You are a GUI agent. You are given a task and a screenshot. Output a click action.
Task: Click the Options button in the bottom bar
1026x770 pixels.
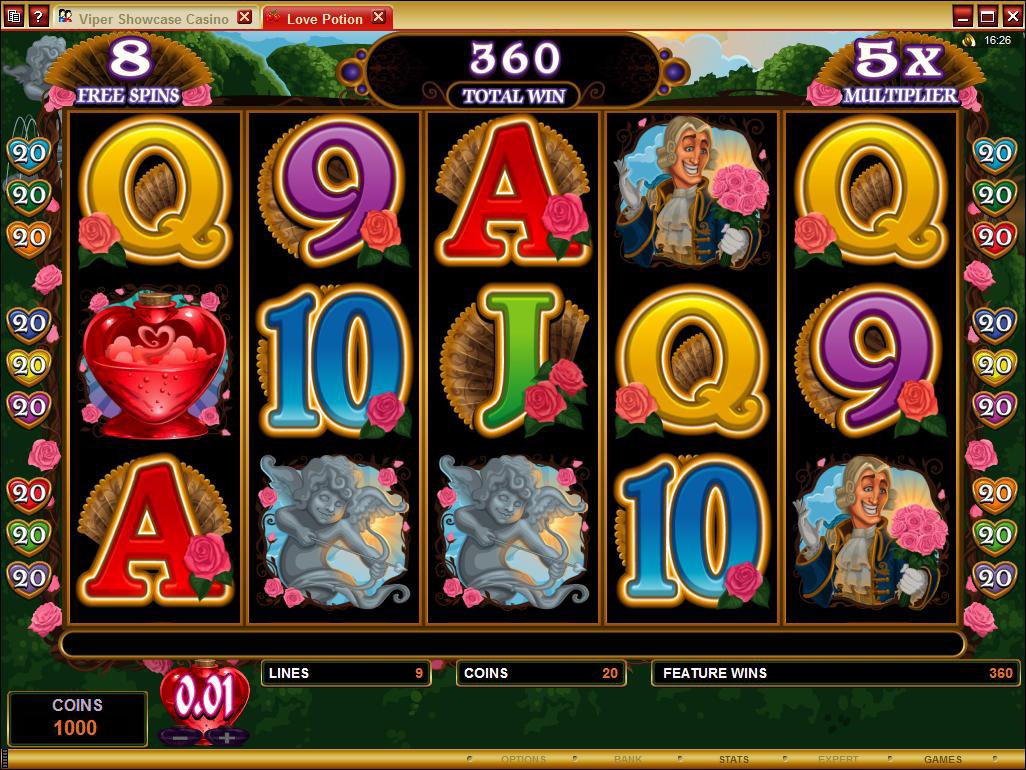coord(523,760)
